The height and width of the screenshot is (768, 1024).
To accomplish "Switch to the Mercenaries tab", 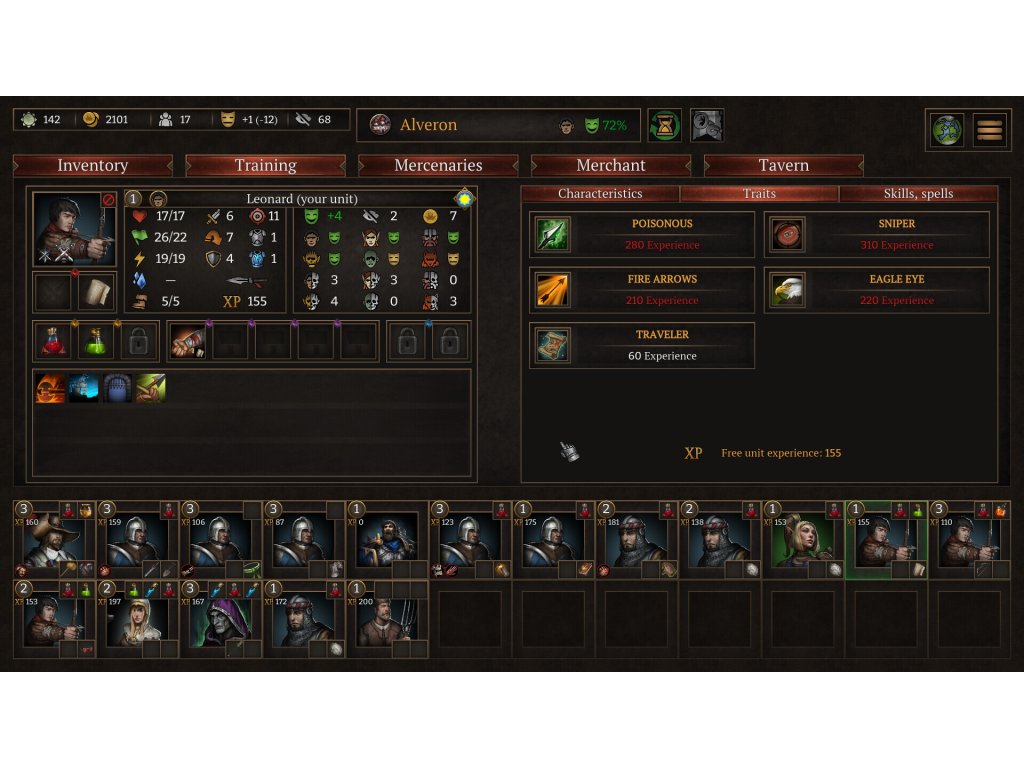I will 438,166.
